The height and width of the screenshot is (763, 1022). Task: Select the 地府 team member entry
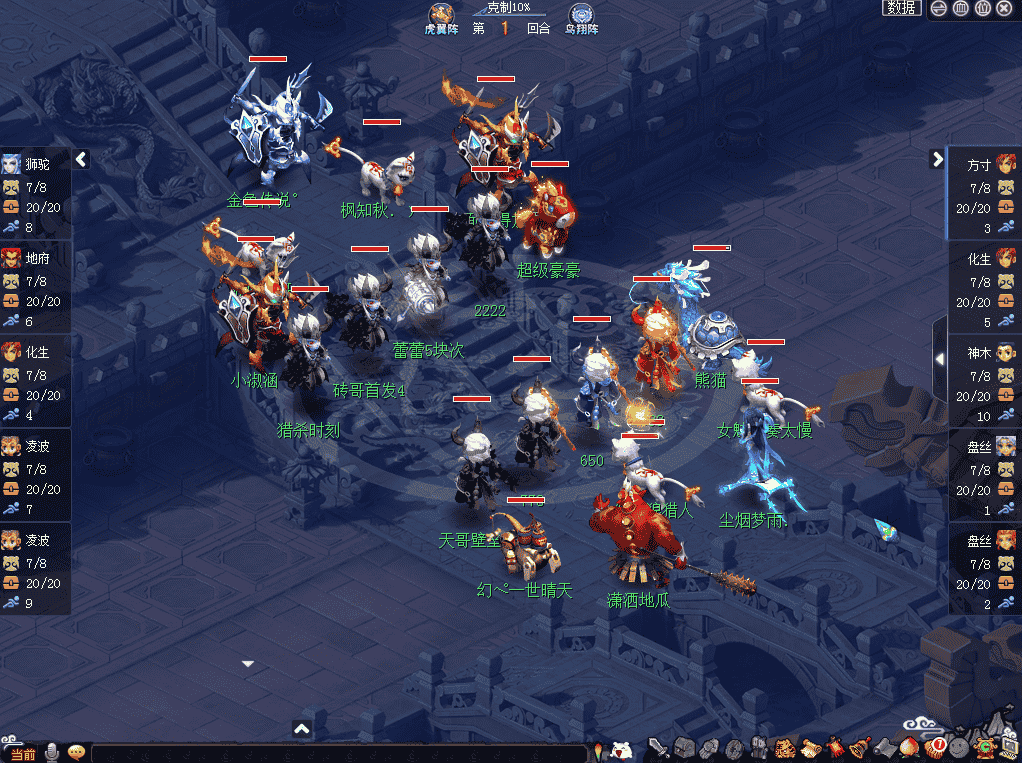[36, 258]
